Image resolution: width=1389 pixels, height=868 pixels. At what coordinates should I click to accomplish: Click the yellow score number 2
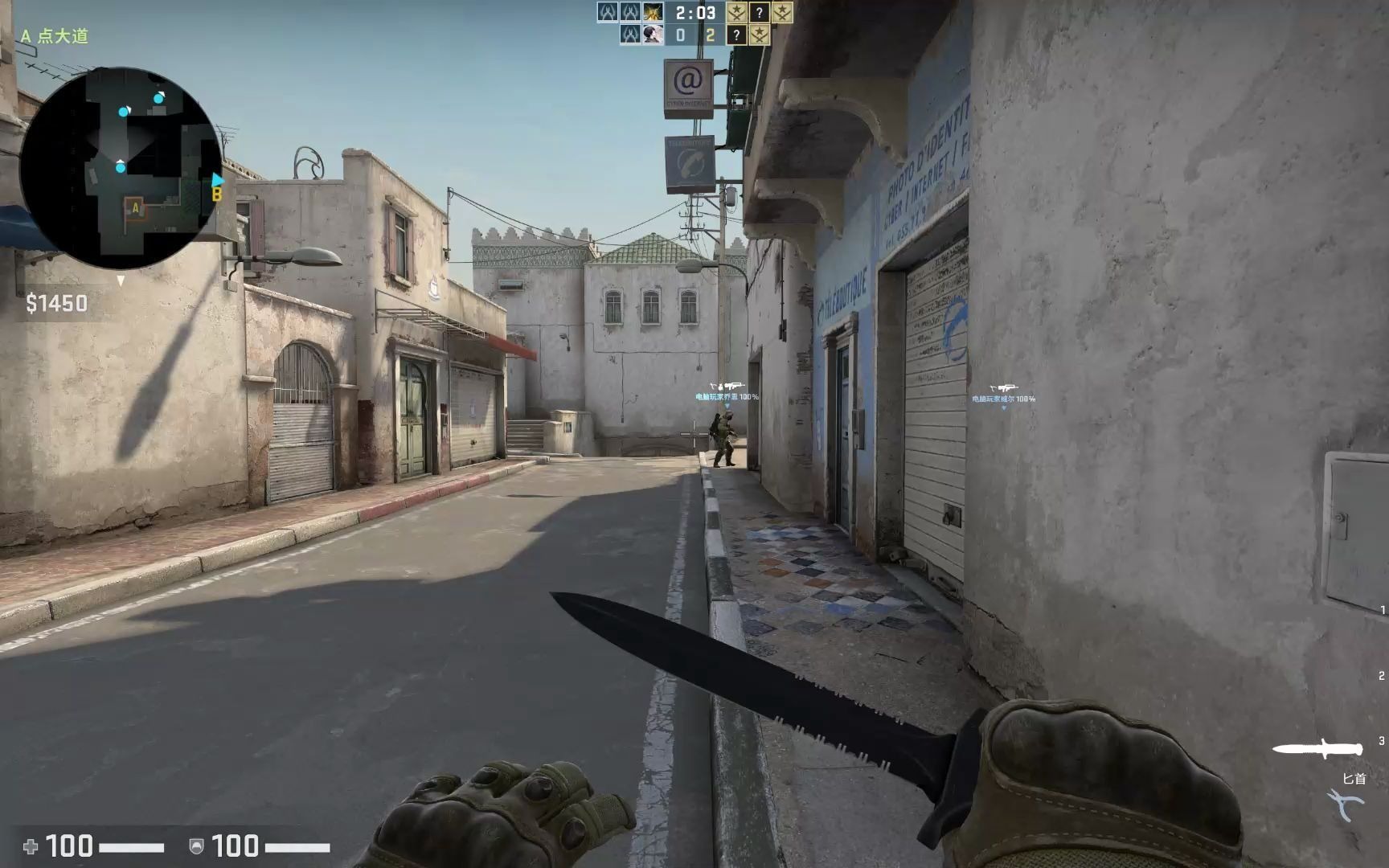(711, 35)
